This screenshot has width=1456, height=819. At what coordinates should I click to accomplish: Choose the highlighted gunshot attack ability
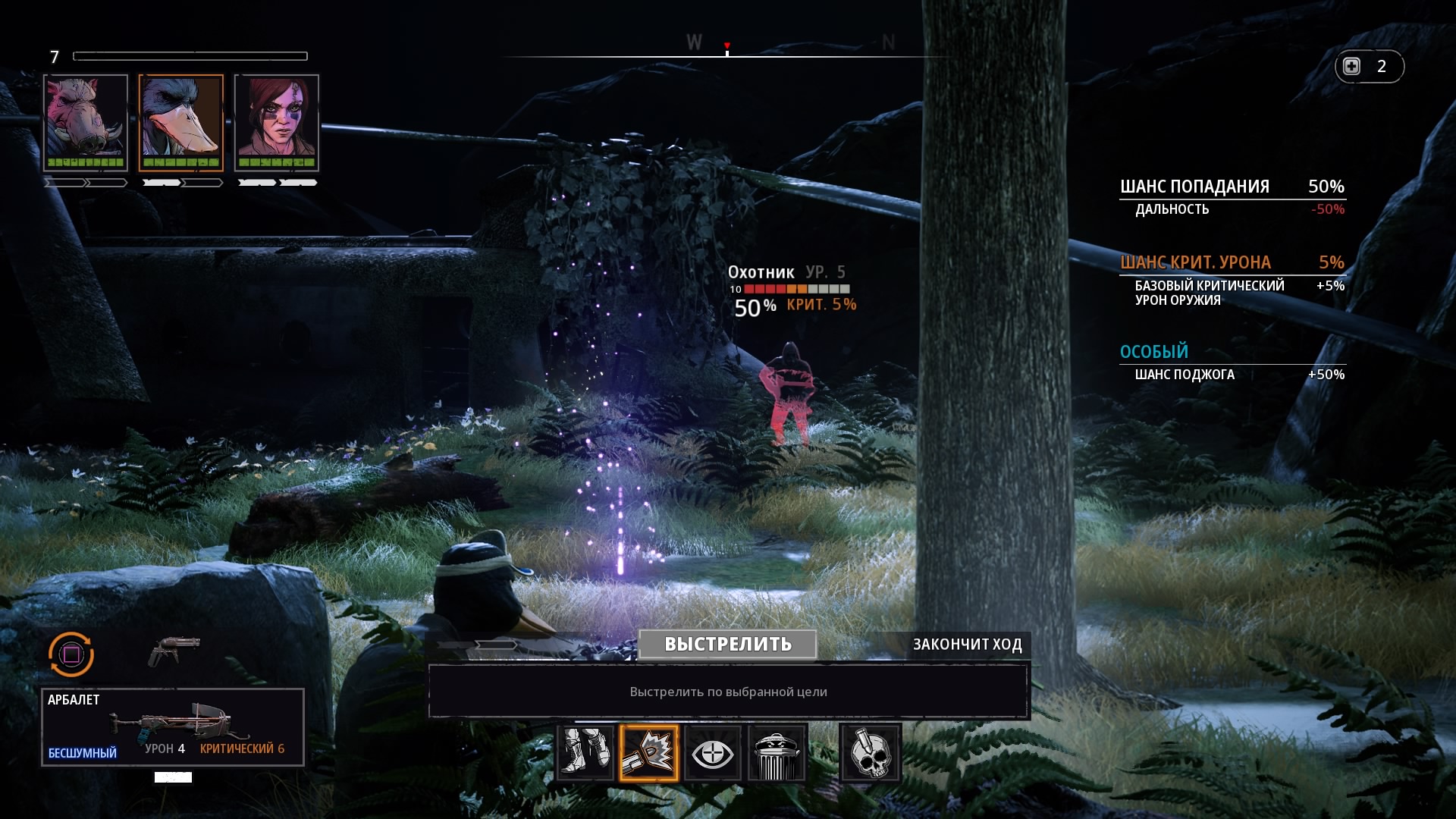coord(649,752)
